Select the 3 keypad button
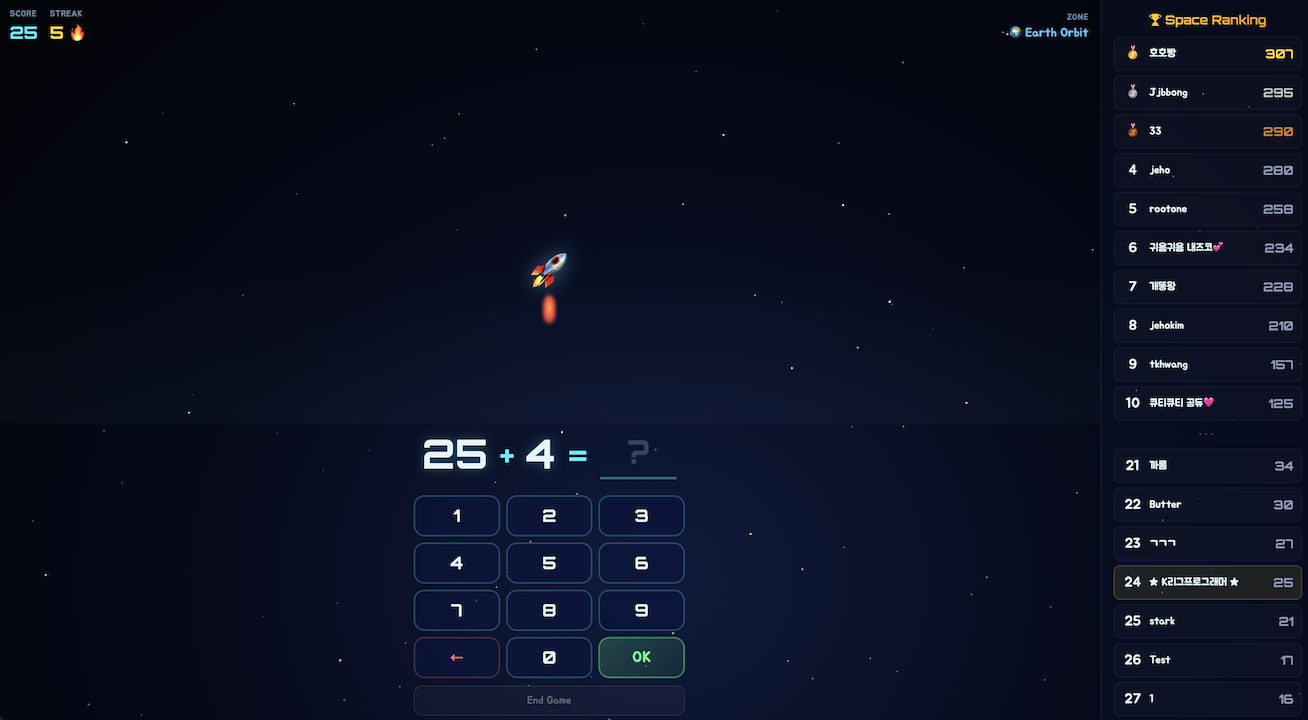Image resolution: width=1308 pixels, height=720 pixels. (x=641, y=516)
